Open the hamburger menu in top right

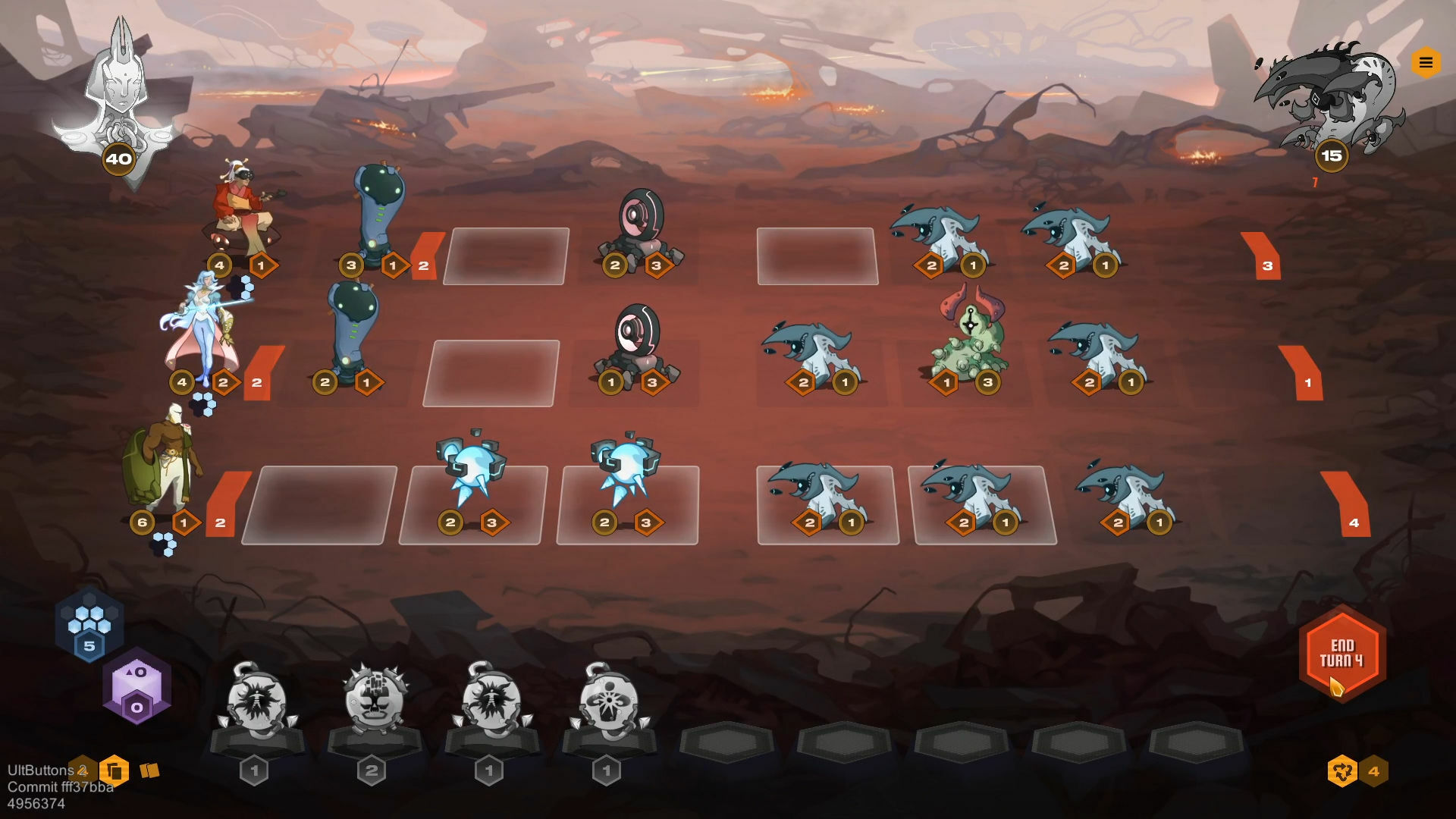point(1426,63)
